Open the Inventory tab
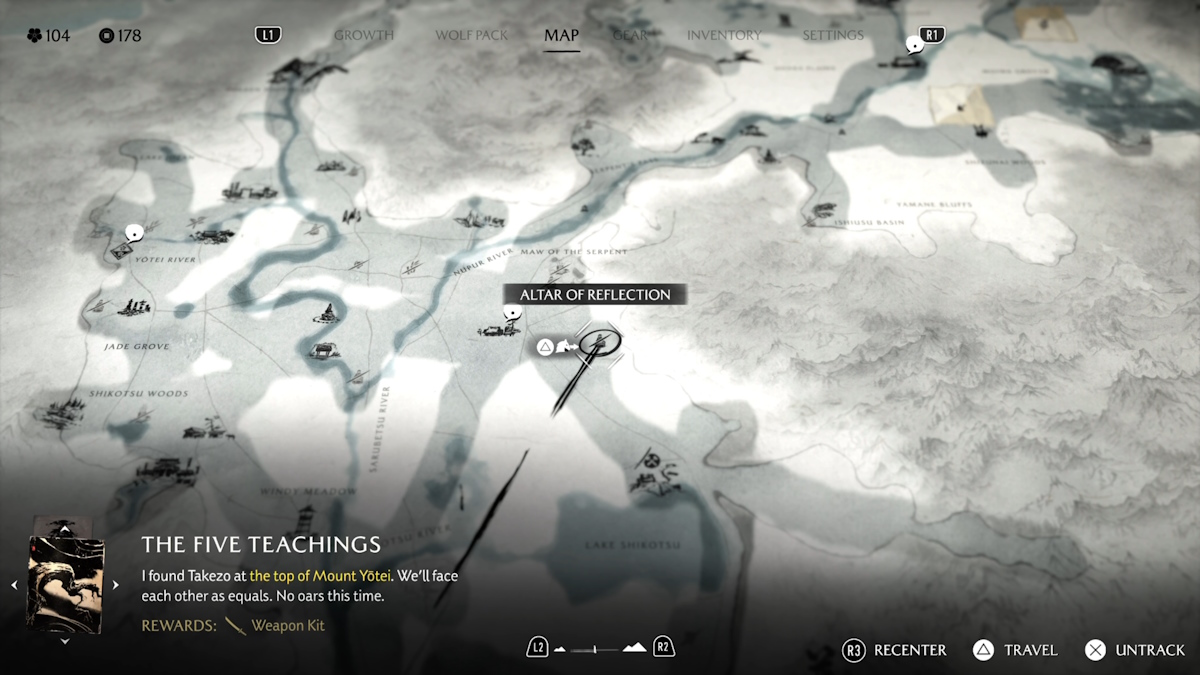1200x675 pixels. point(723,35)
